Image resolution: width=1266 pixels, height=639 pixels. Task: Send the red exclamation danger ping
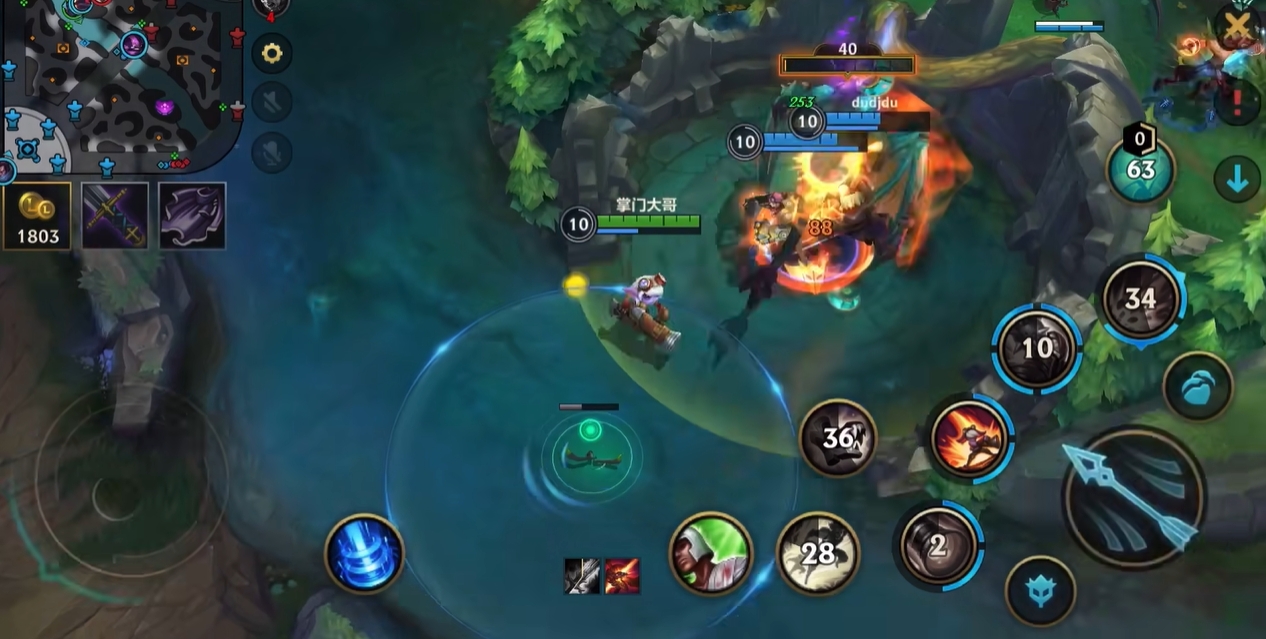[x=1237, y=100]
